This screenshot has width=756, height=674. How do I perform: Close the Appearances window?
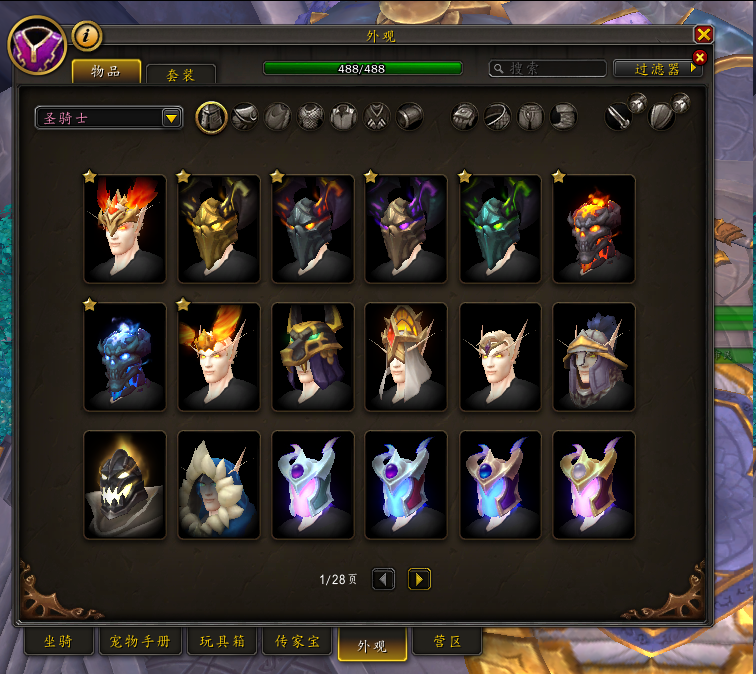703,34
